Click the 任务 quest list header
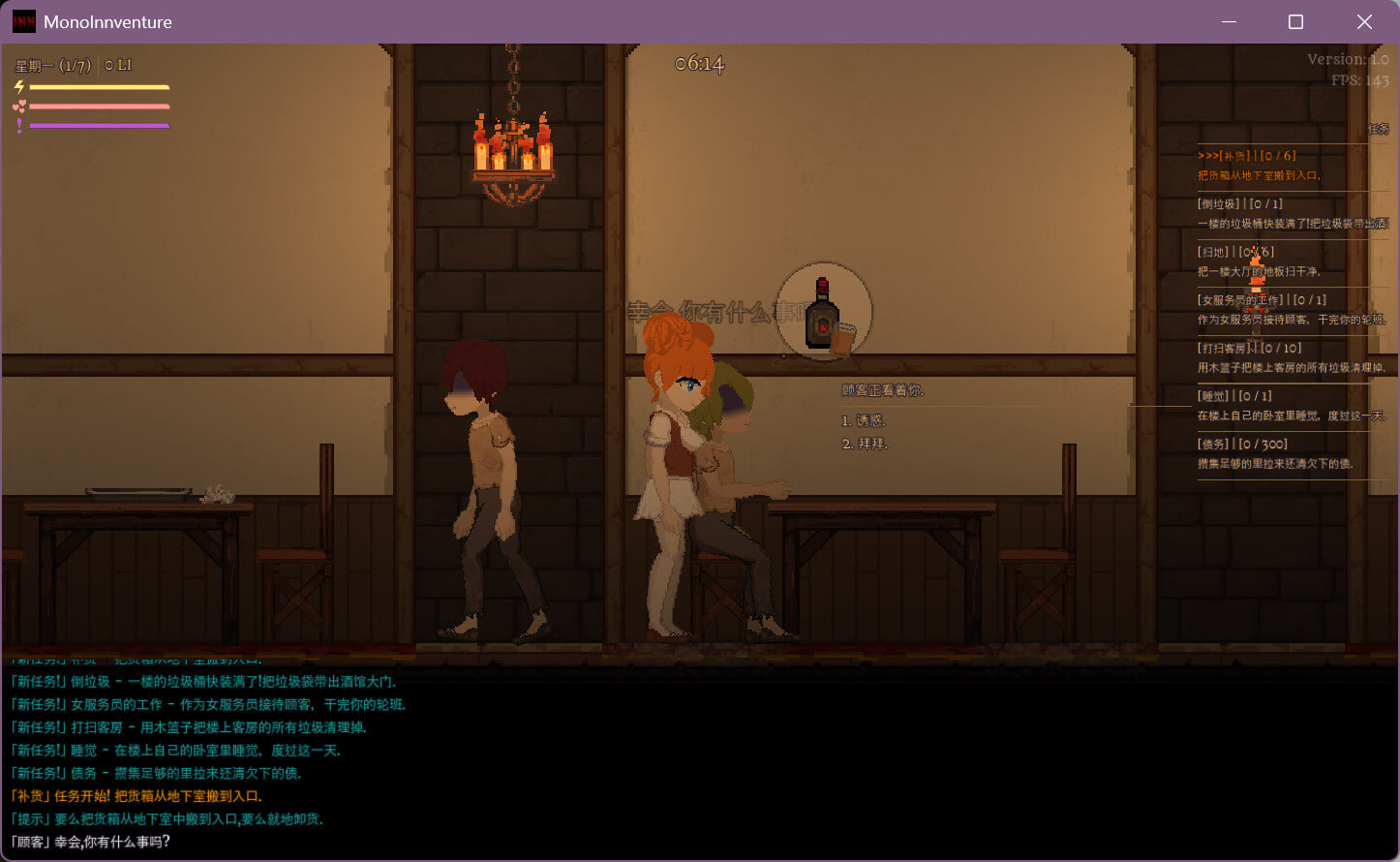 1378,129
